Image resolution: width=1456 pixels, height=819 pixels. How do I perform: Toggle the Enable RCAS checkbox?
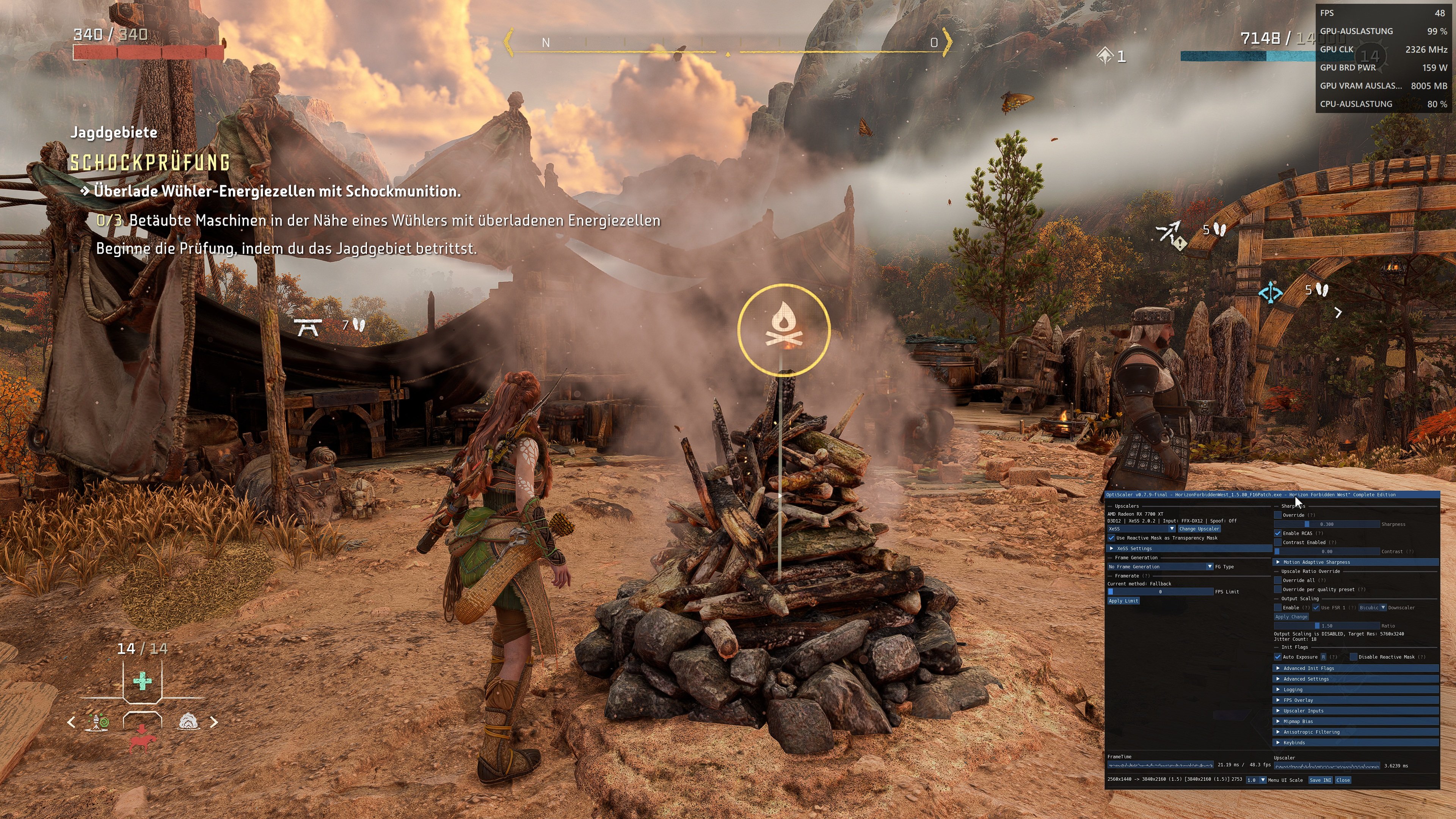point(1278,533)
